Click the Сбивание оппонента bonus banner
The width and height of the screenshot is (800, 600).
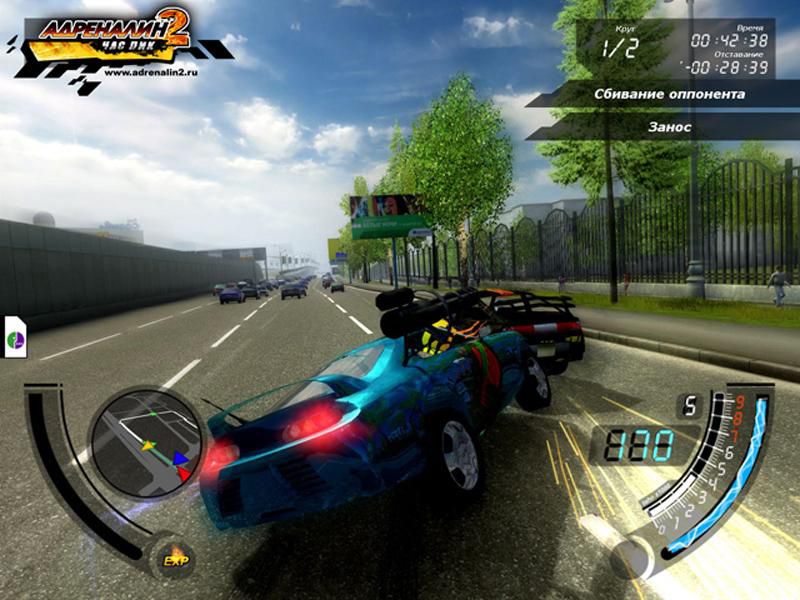pyautogui.click(x=668, y=95)
